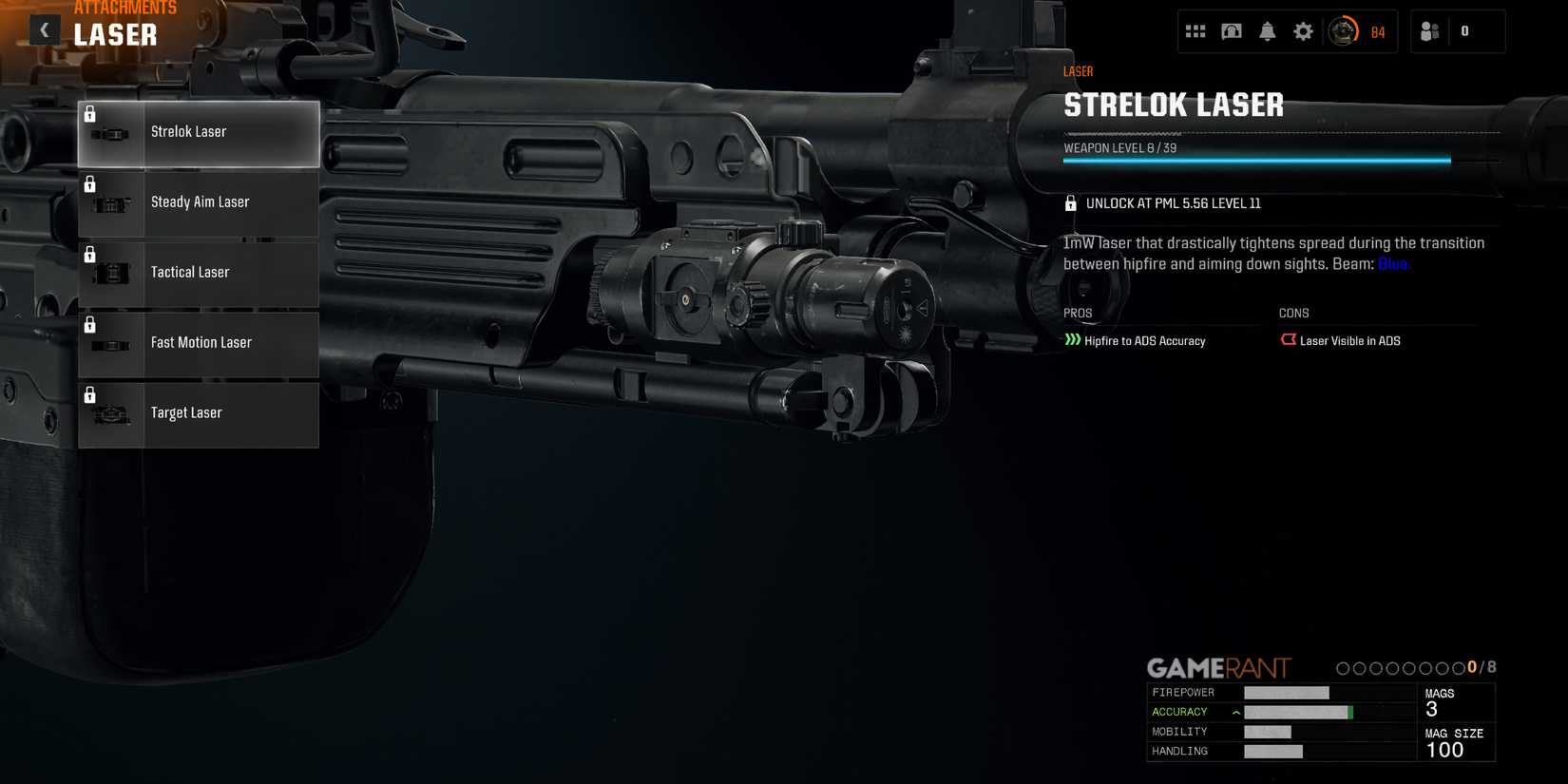Viewport: 1568px width, 784px height.
Task: Open the game settings gear icon
Action: [x=1303, y=30]
